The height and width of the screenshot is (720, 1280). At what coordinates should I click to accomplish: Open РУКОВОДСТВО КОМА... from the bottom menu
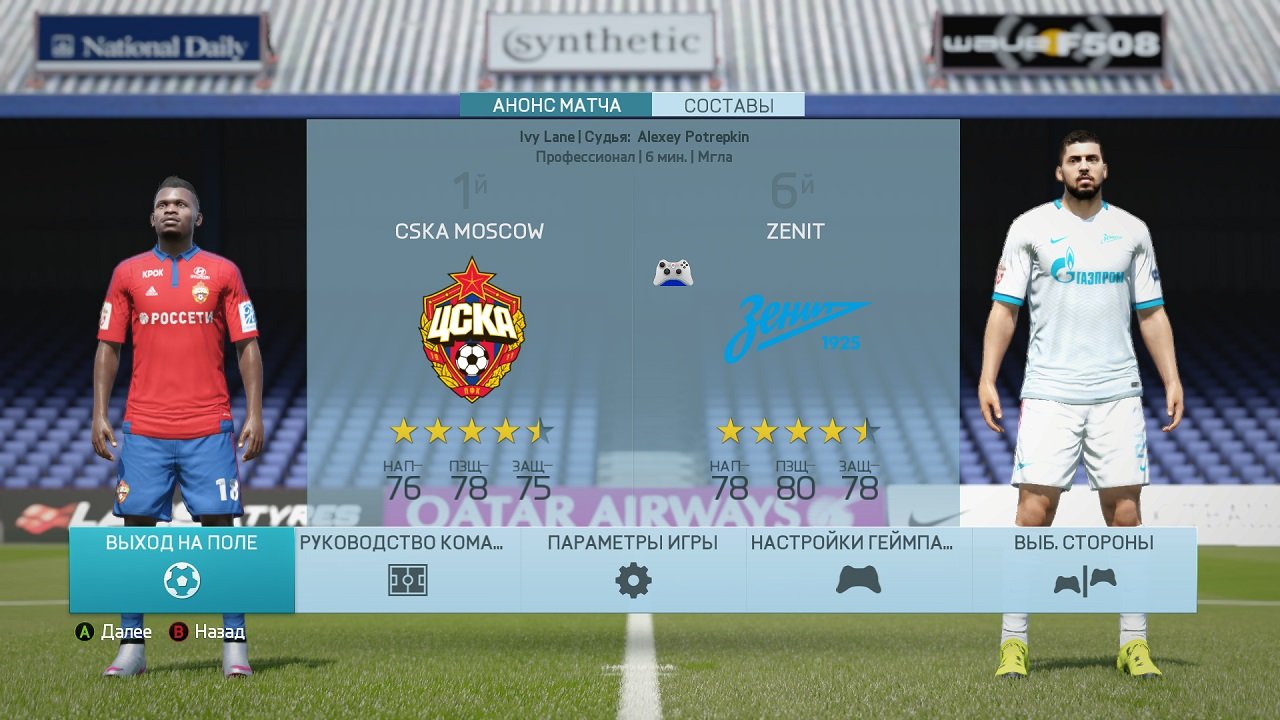pos(404,542)
